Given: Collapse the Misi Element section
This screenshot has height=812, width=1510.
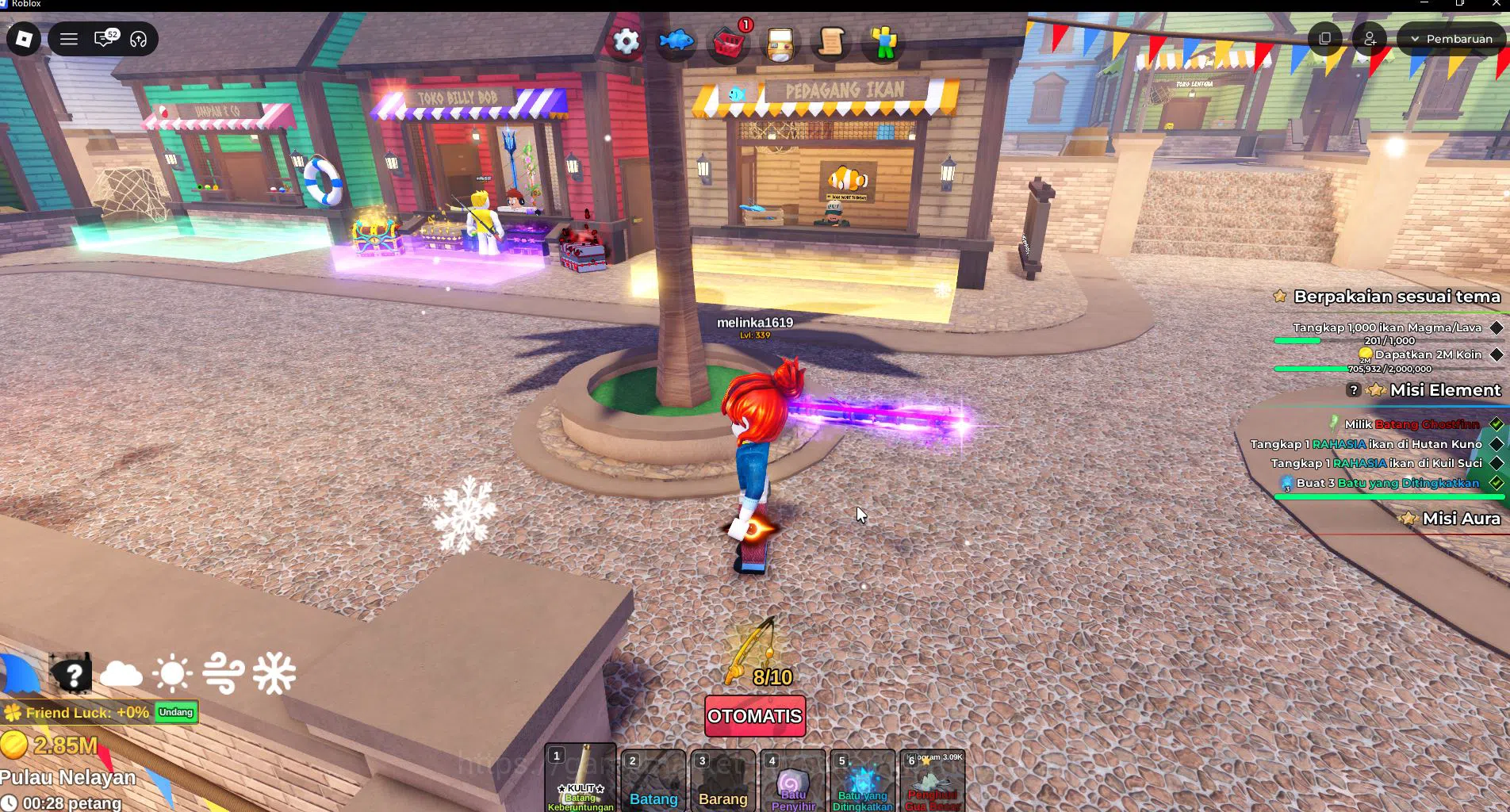Looking at the screenshot, I should coord(1445,390).
